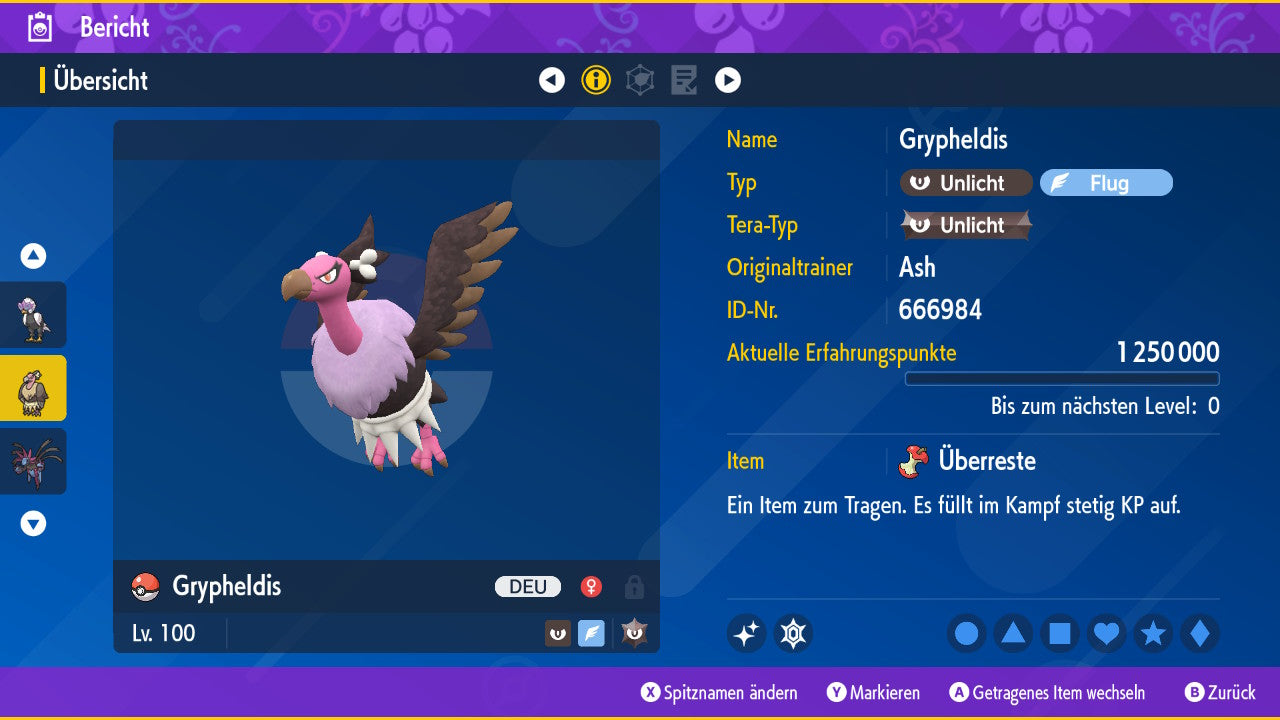
Task: Go to the next summary page arrow
Action: tap(728, 80)
